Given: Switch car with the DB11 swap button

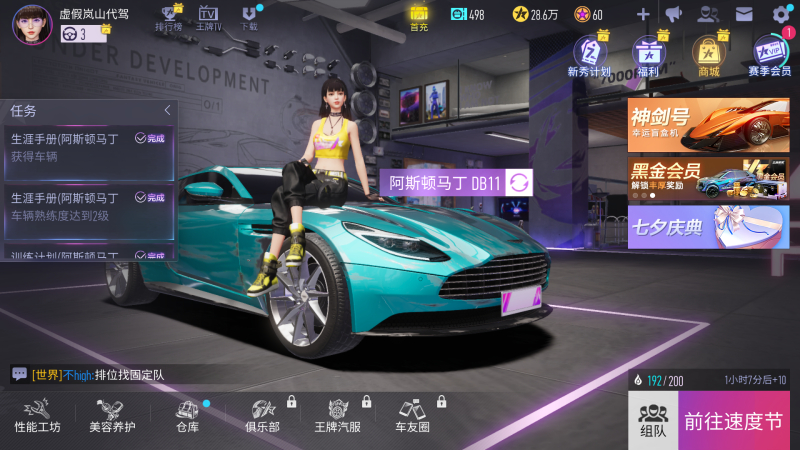Looking at the screenshot, I should pos(520,183).
